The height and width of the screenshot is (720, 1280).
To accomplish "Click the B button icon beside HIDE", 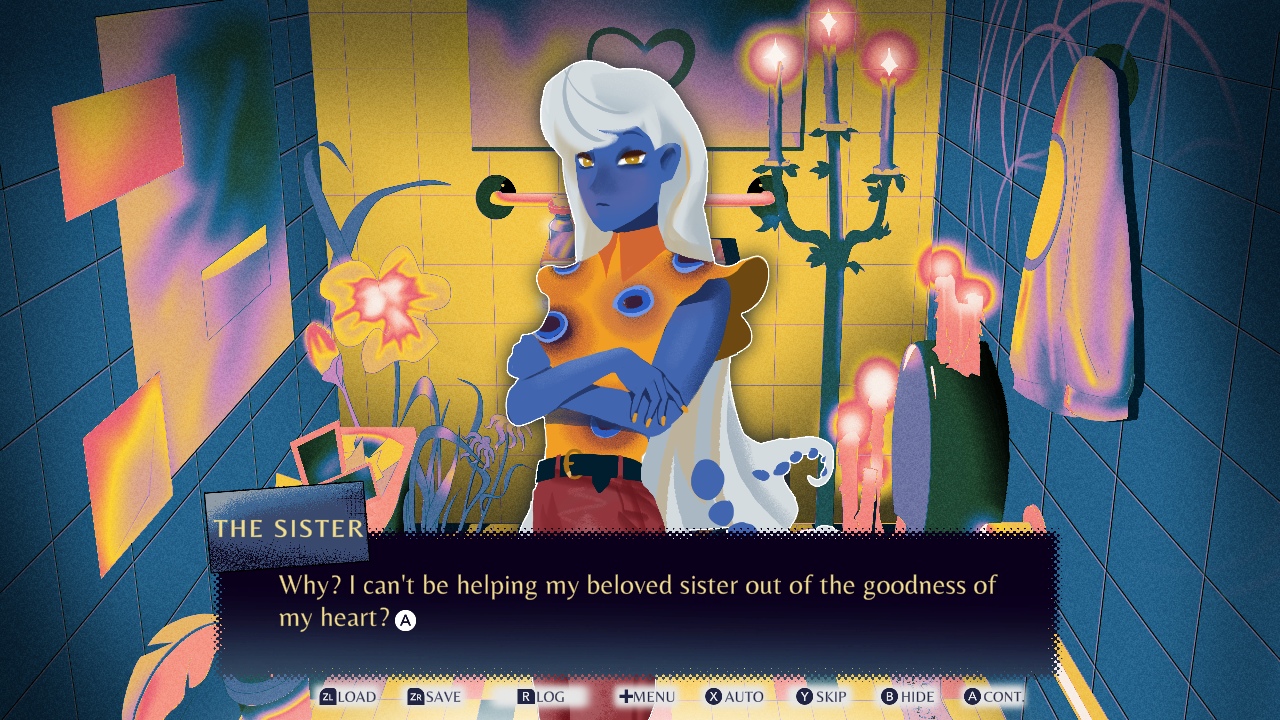I will (888, 697).
